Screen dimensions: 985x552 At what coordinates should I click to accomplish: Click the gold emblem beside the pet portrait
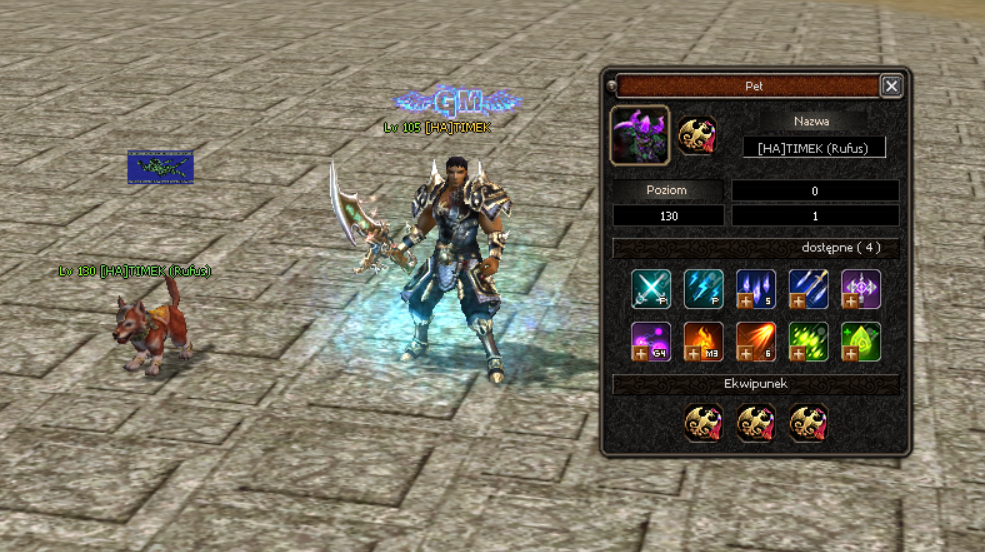[x=697, y=136]
